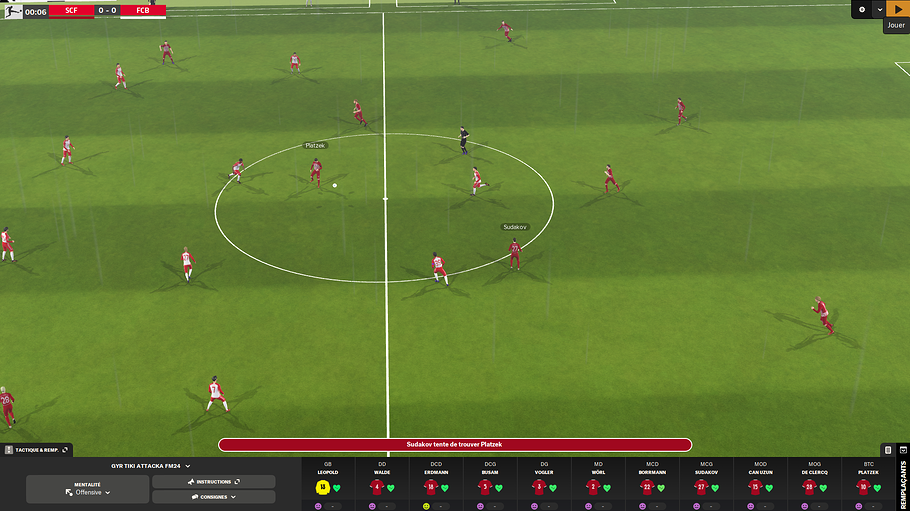
Task: Open the Remplaçants substitutes panel
Action: point(903,482)
